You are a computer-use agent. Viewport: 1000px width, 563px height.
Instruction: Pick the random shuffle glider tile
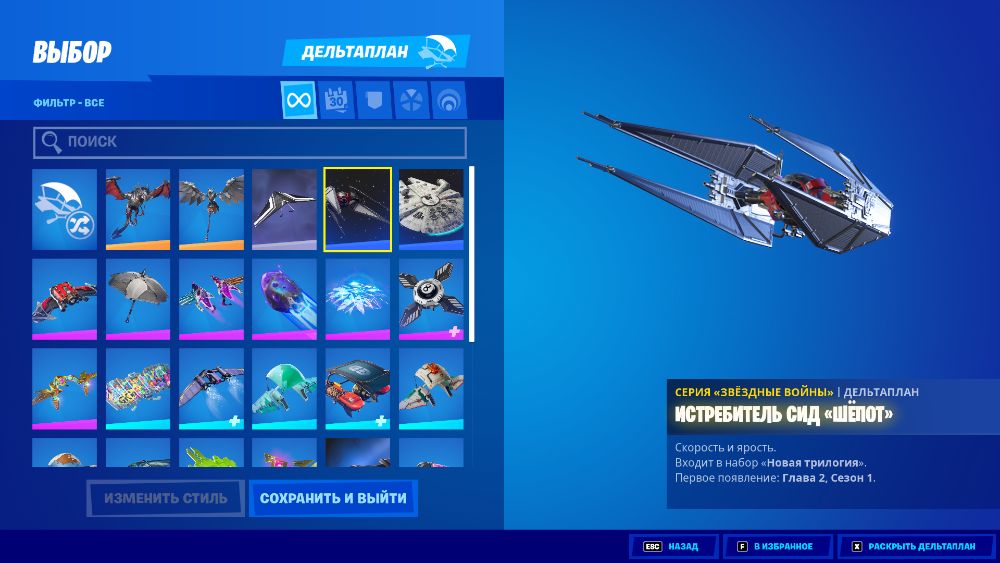[64, 209]
